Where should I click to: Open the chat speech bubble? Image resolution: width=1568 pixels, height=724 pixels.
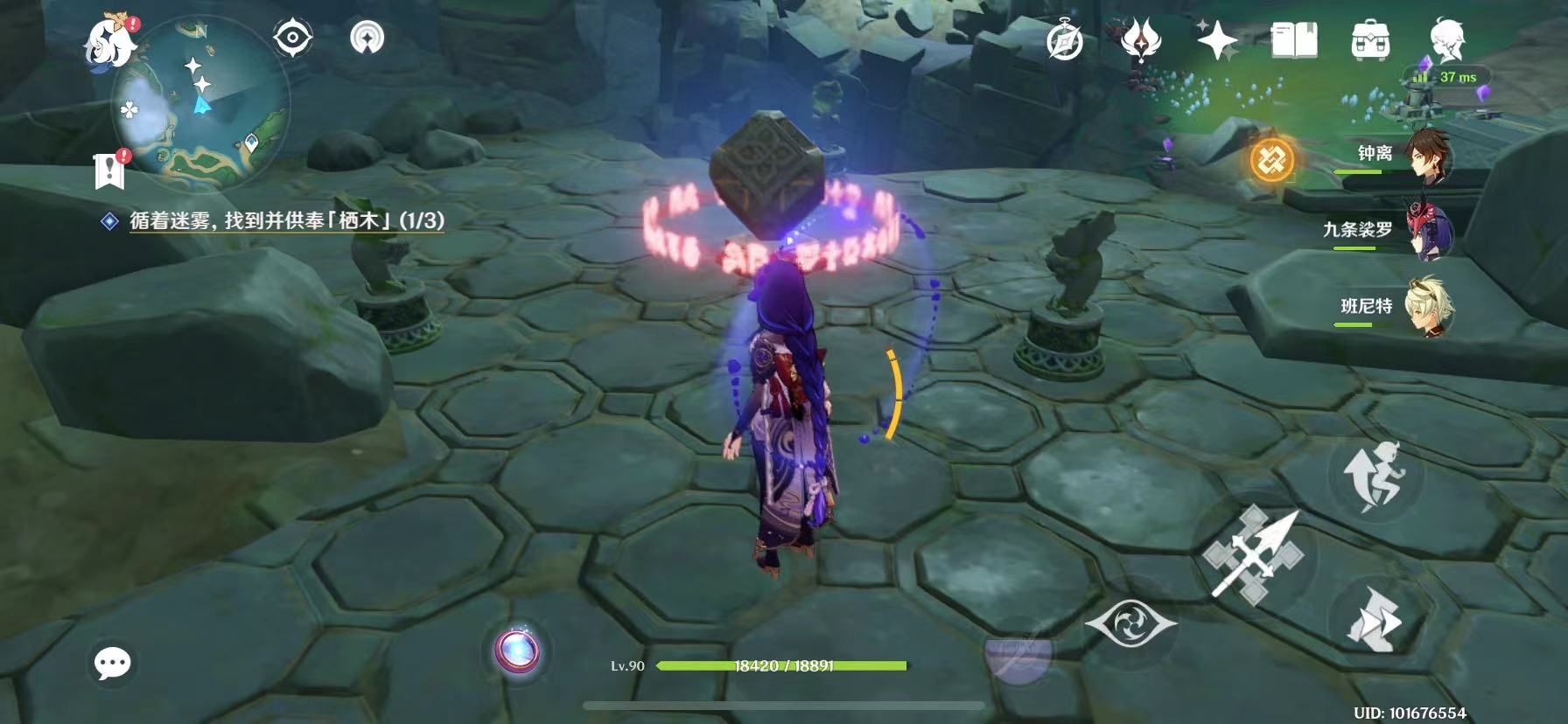[x=112, y=663]
